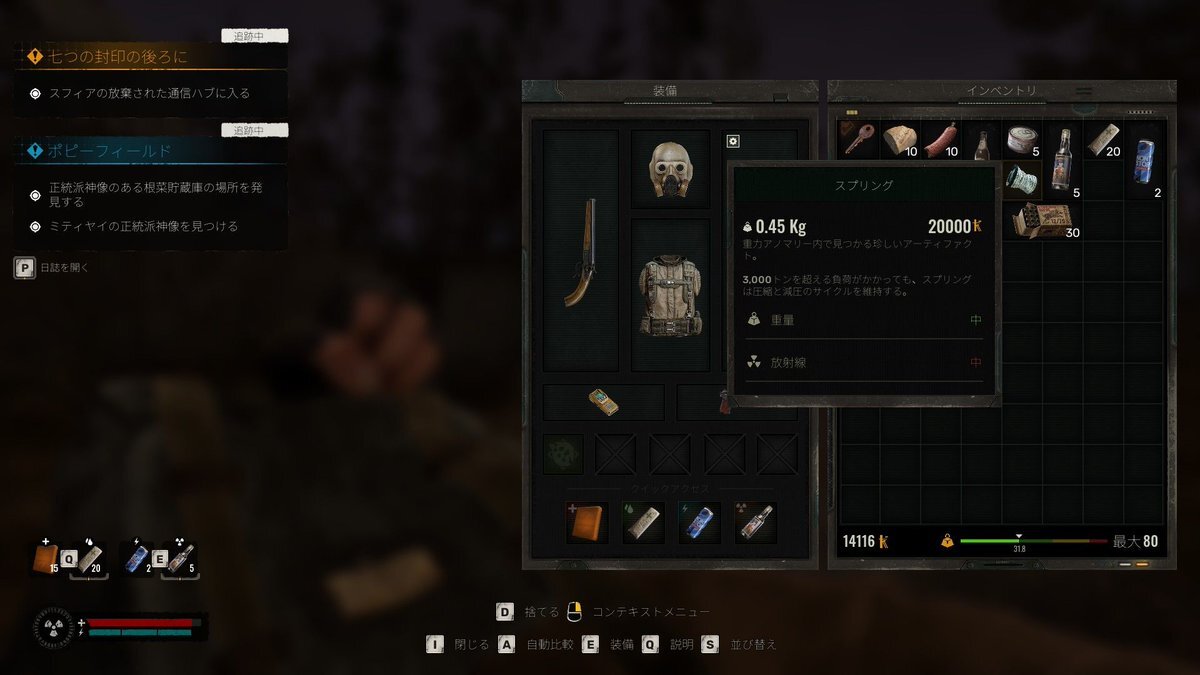Image resolution: width=1200 pixels, height=675 pixels.
Task: Select the yellow detector device slot
Action: coord(603,402)
